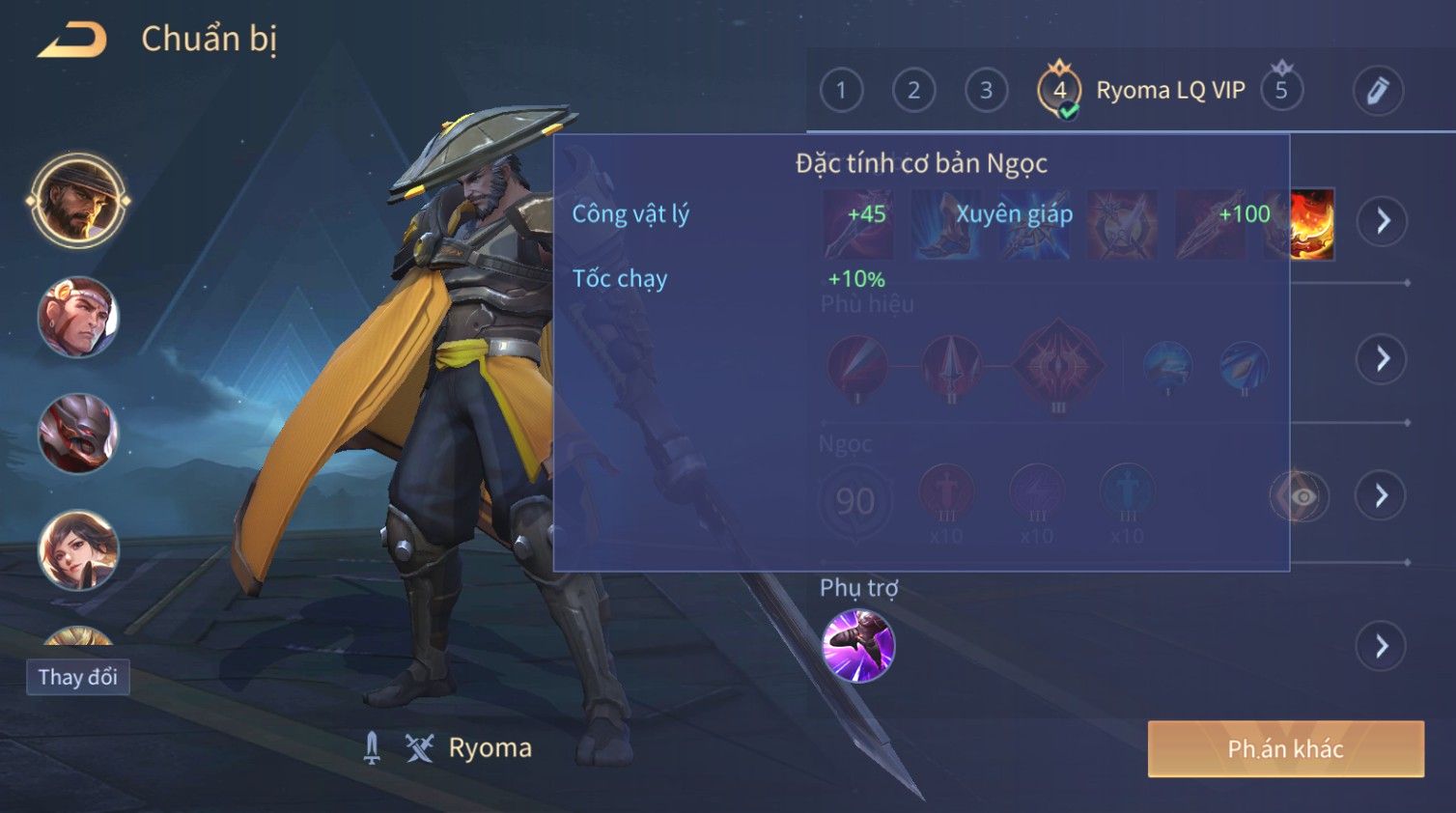This screenshot has width=1456, height=813.
Task: Switch to preset slot 5
Action: (x=1281, y=91)
